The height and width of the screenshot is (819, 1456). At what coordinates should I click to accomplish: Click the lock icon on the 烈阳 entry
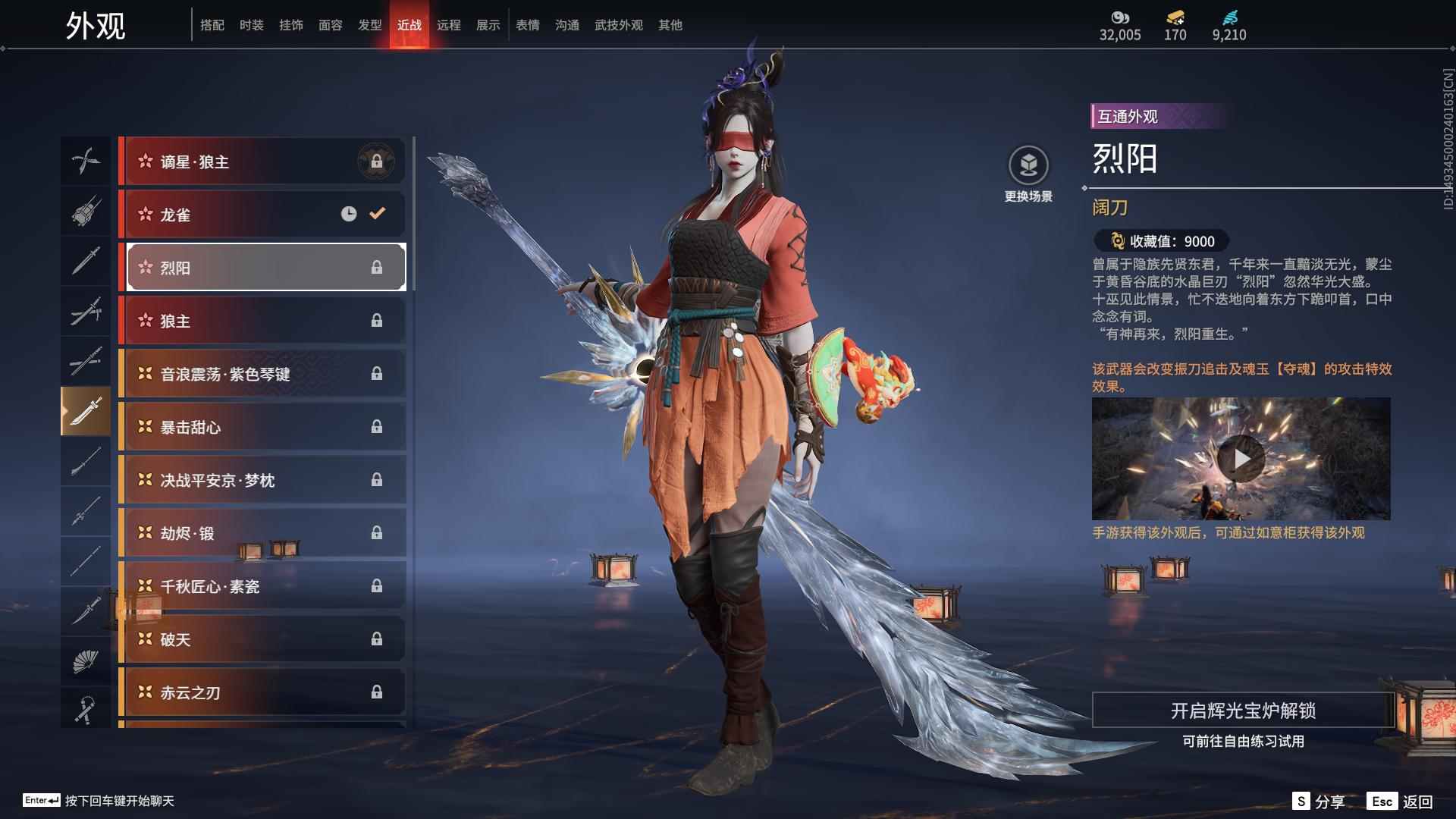coord(378,267)
